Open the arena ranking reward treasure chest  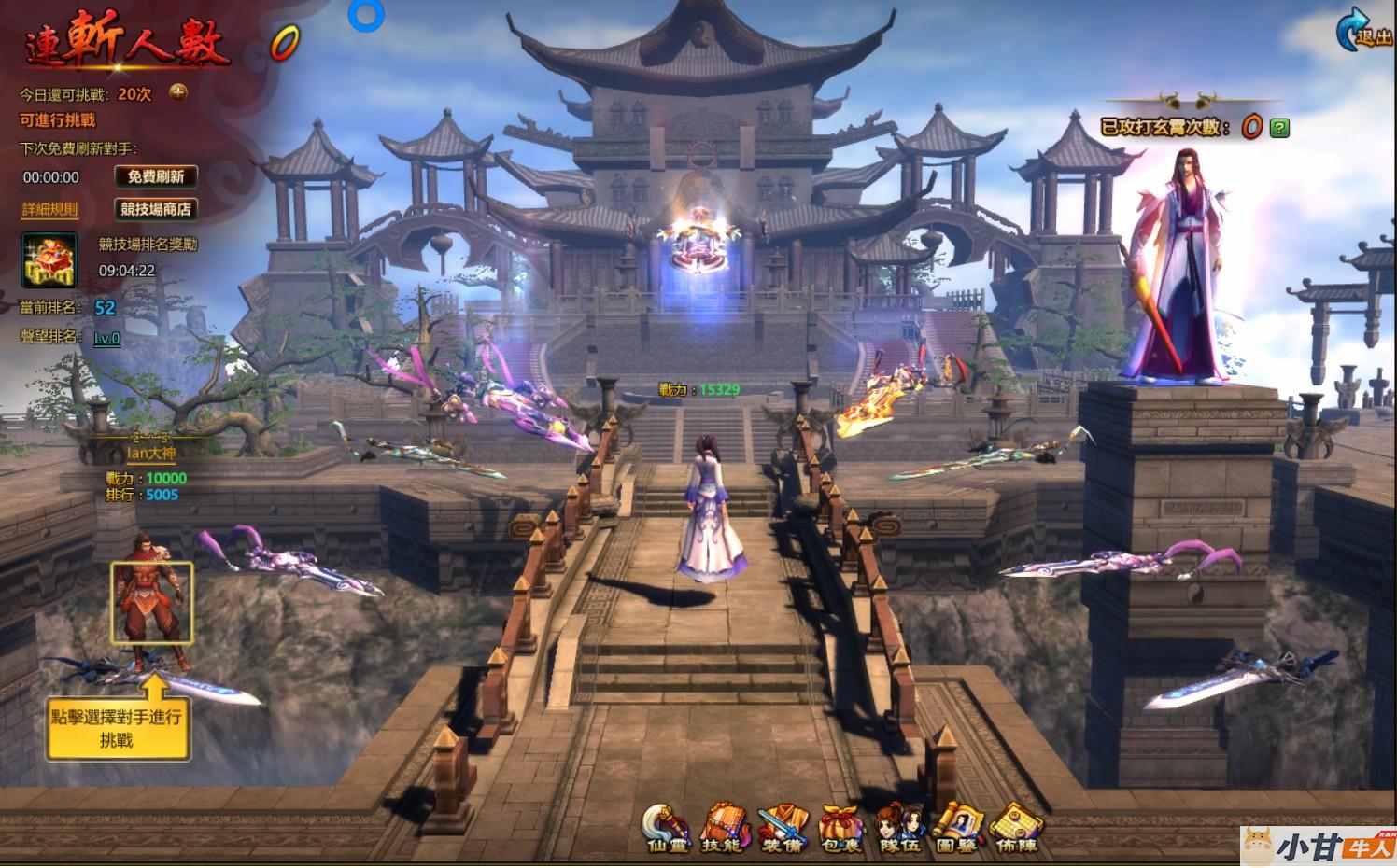(49, 259)
